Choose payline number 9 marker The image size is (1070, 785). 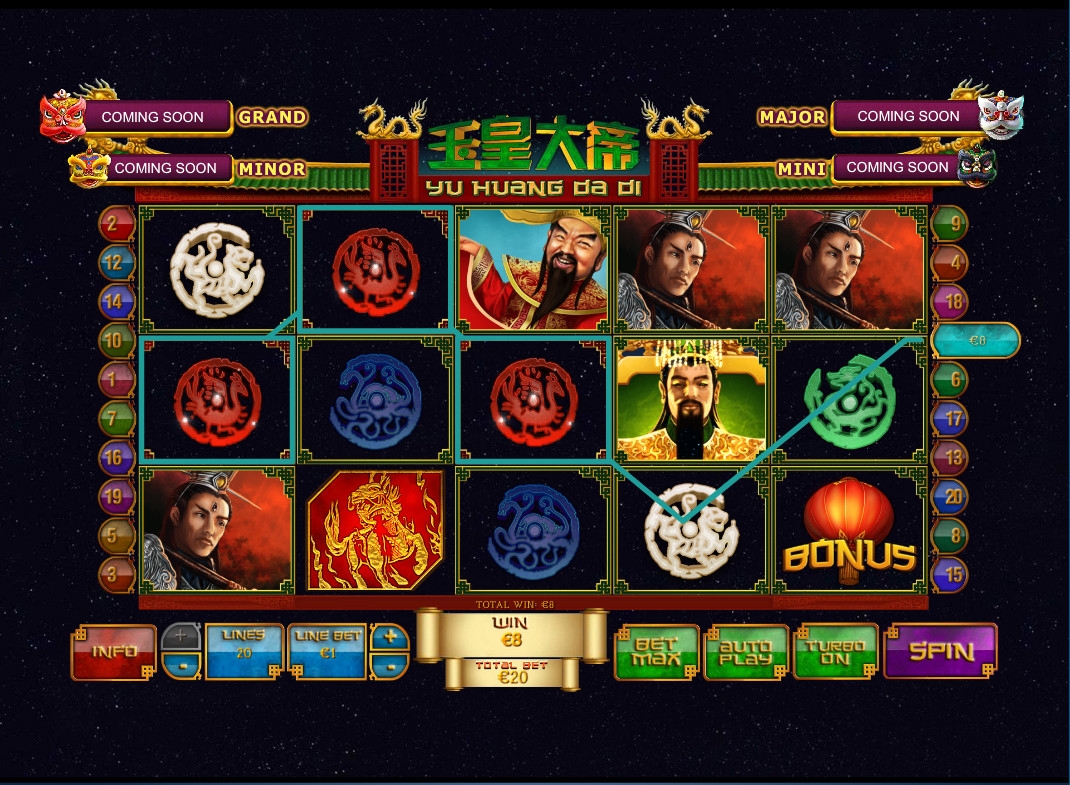tap(949, 223)
